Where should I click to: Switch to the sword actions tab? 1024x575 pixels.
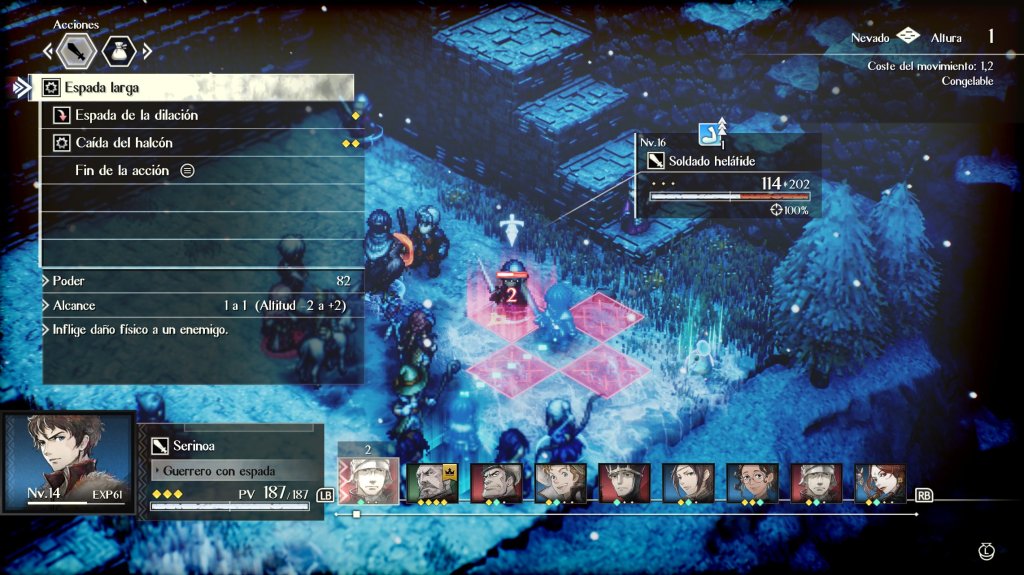[77, 51]
